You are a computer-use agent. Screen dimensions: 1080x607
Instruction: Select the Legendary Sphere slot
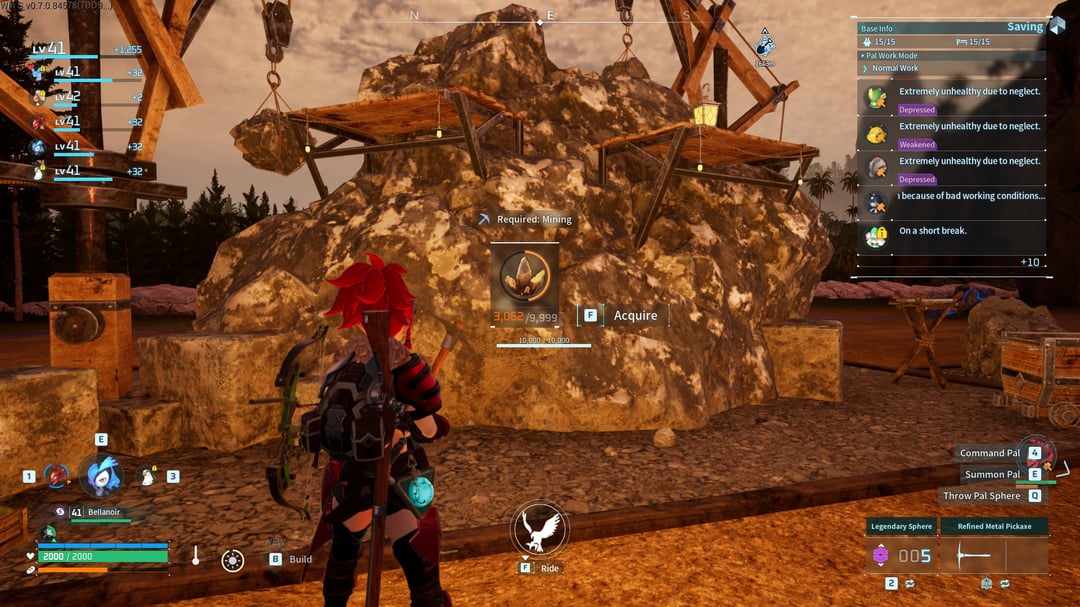pyautogui.click(x=901, y=555)
